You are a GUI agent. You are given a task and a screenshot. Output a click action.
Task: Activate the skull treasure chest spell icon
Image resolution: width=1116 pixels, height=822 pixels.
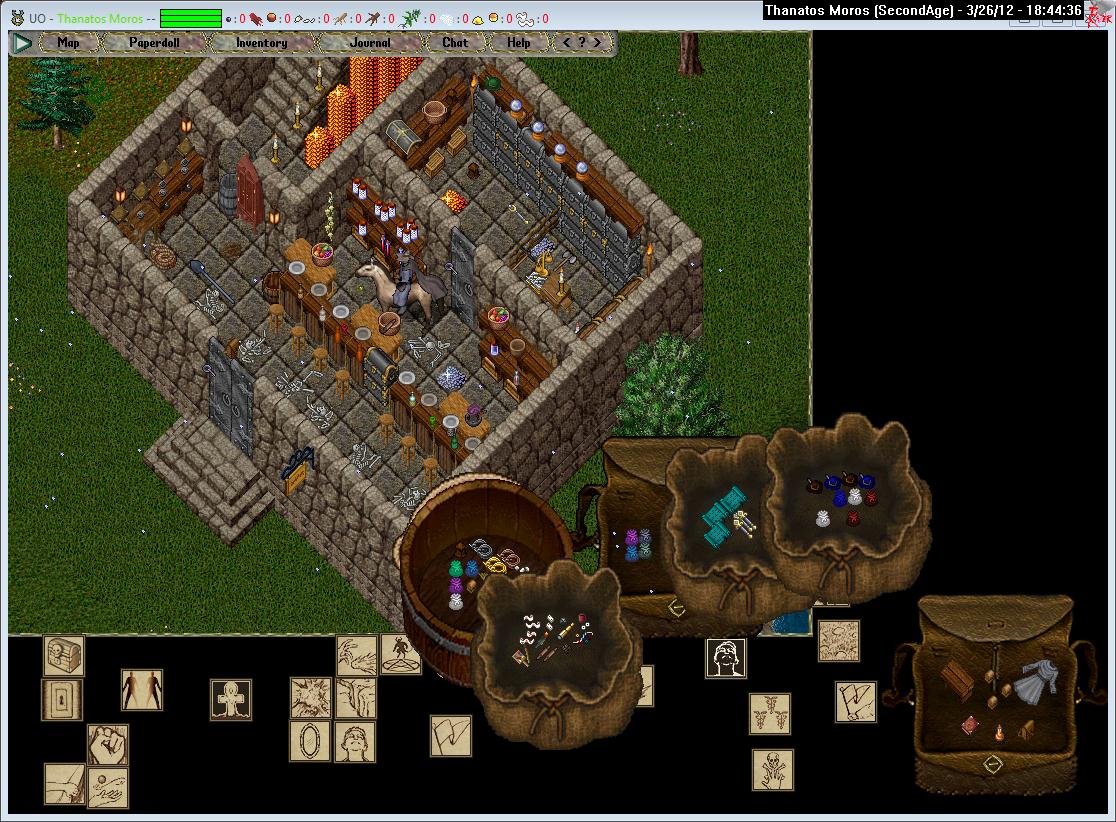pos(64,656)
